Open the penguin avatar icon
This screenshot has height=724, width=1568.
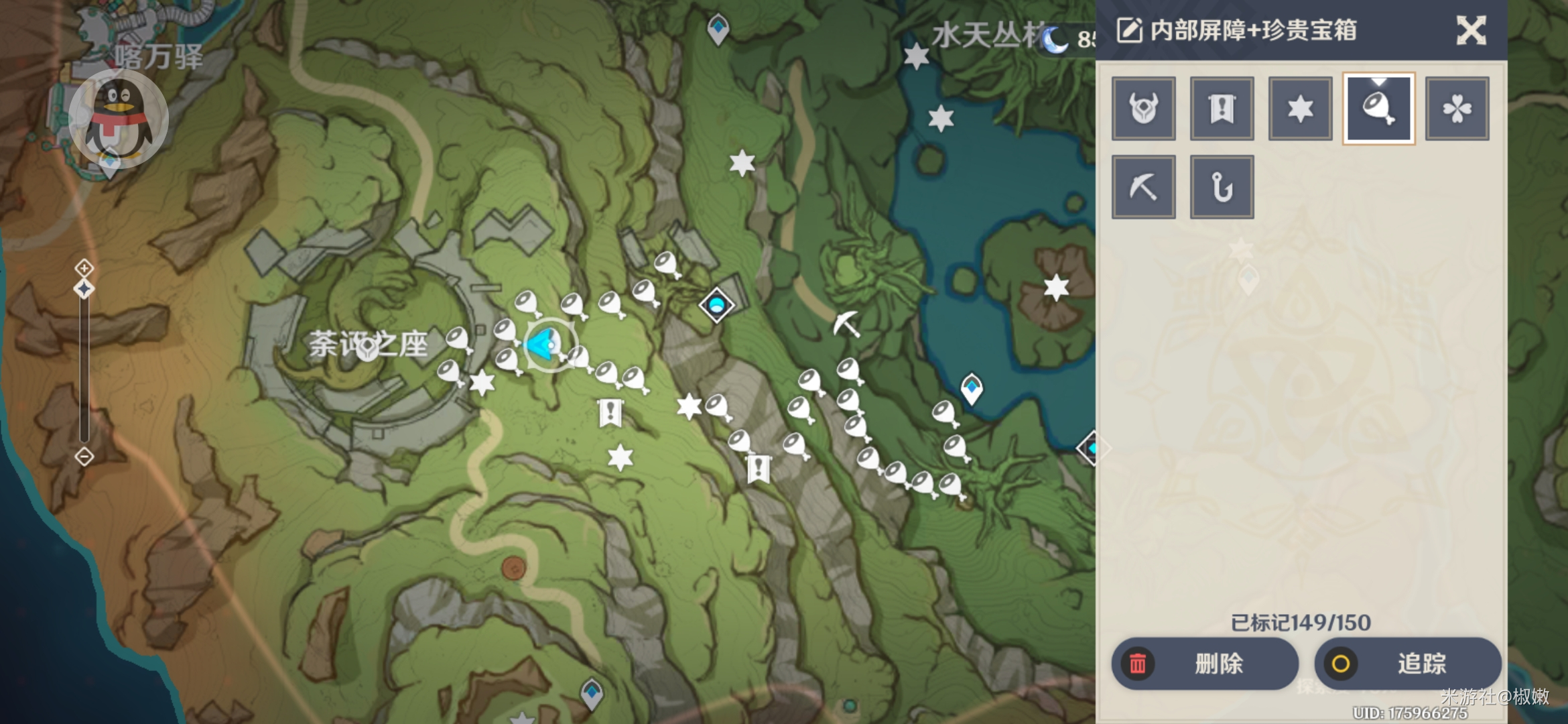pos(119,118)
